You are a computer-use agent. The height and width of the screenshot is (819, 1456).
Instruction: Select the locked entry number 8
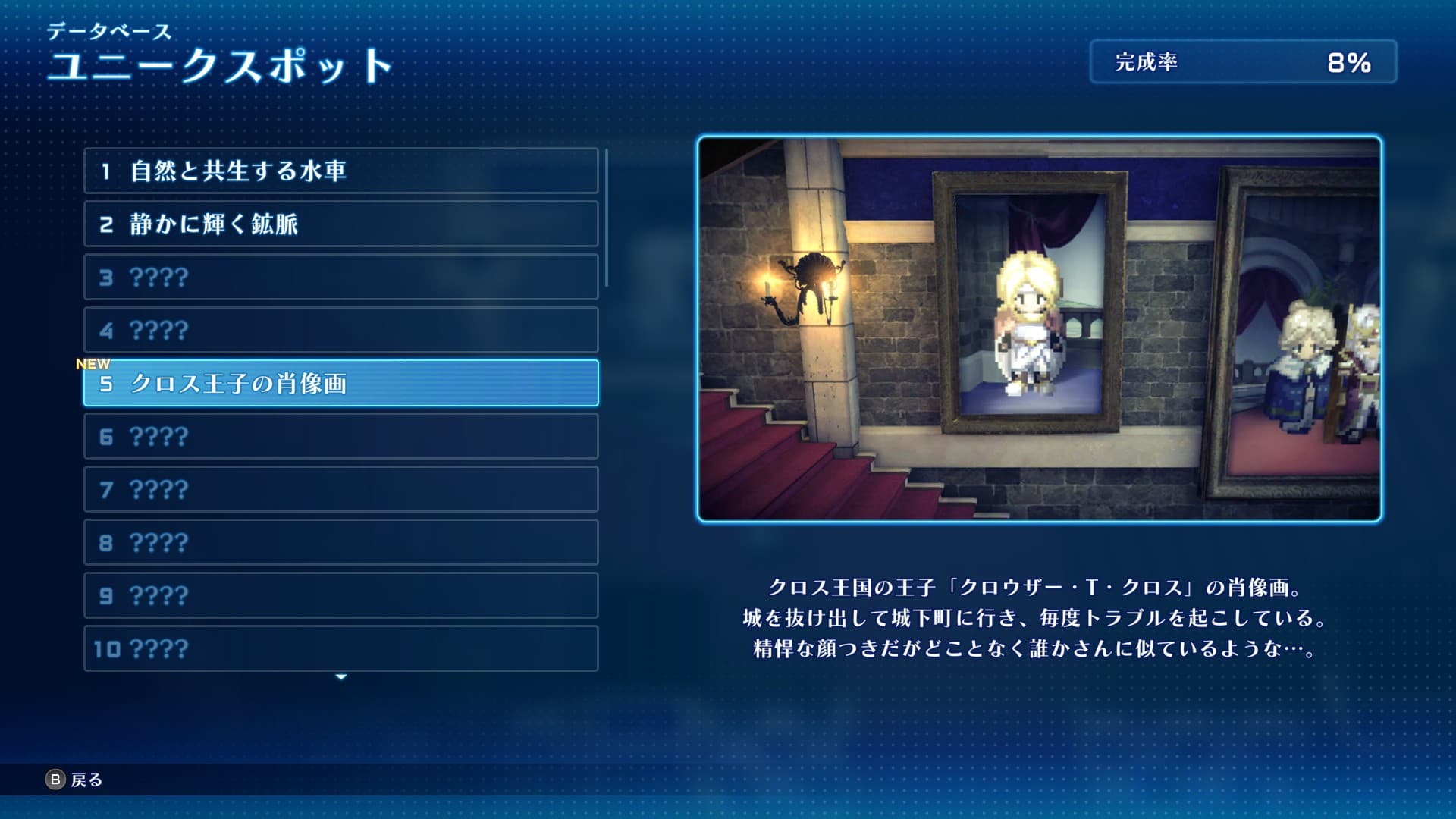point(340,542)
